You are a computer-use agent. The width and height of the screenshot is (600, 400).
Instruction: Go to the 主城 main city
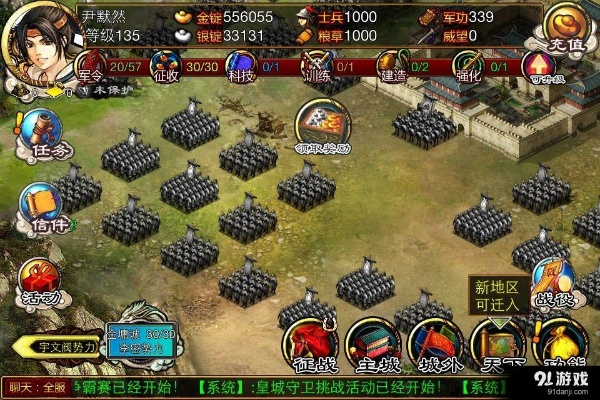pyautogui.click(x=372, y=346)
